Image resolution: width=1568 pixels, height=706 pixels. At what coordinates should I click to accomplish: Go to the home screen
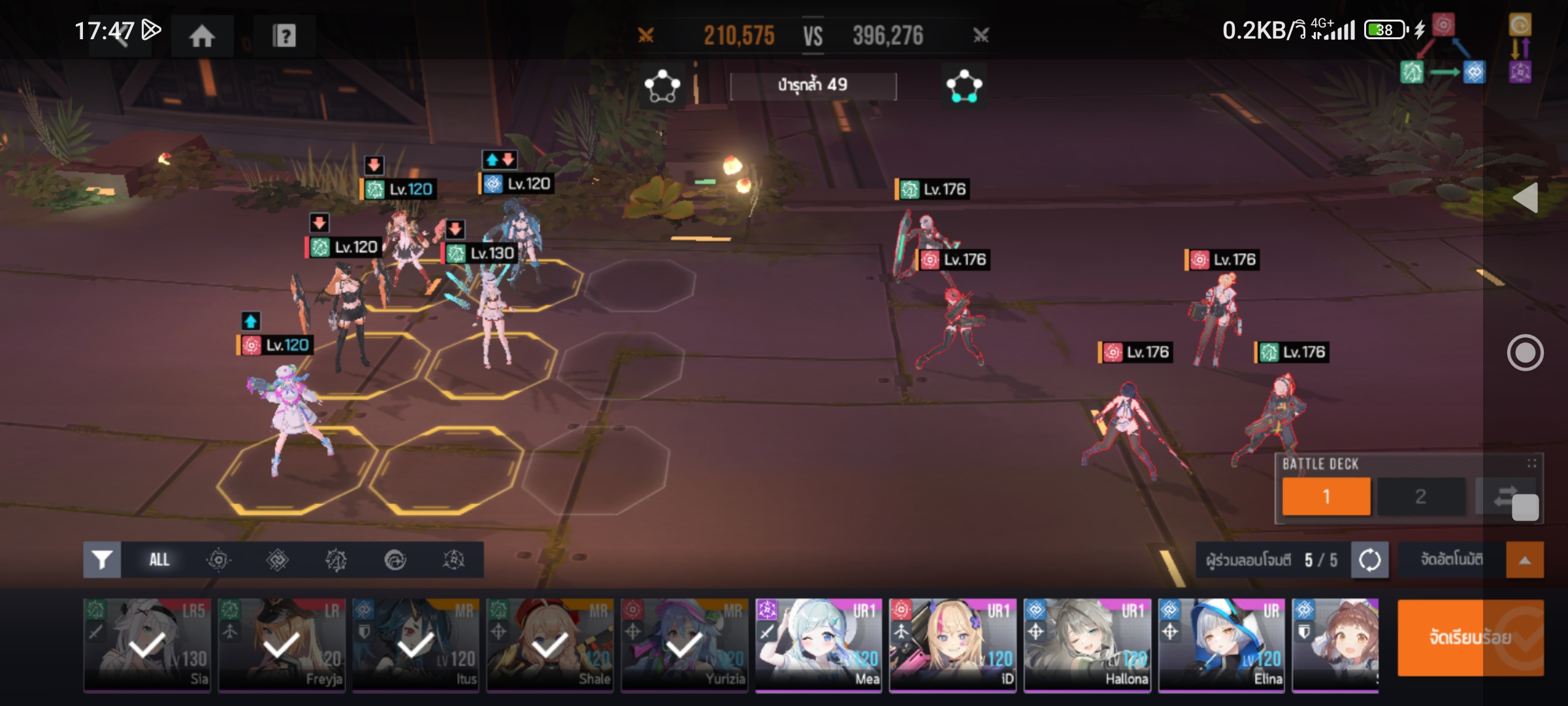[202, 35]
